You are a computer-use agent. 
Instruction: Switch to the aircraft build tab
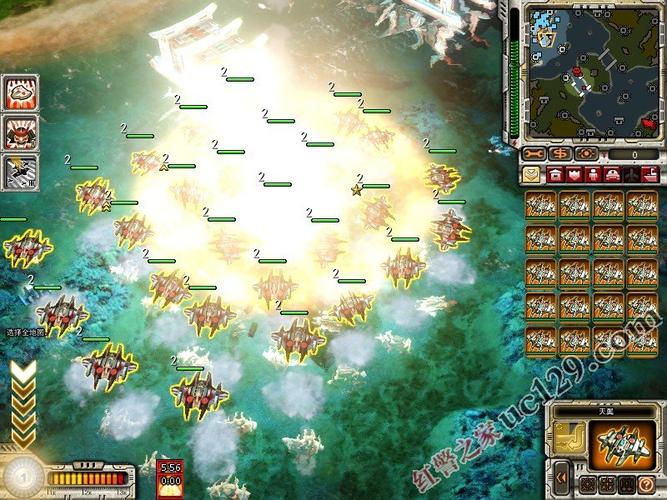pyautogui.click(x=634, y=174)
